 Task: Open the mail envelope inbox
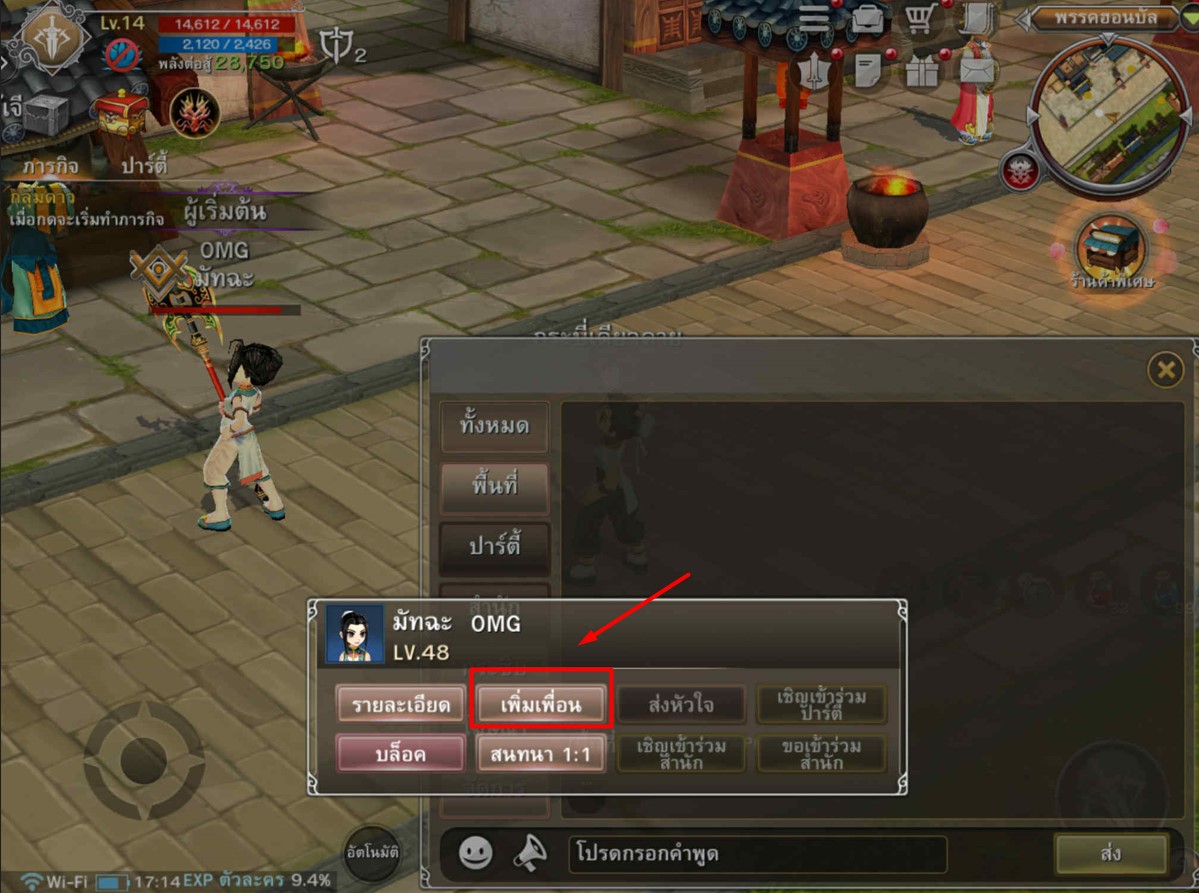(976, 70)
